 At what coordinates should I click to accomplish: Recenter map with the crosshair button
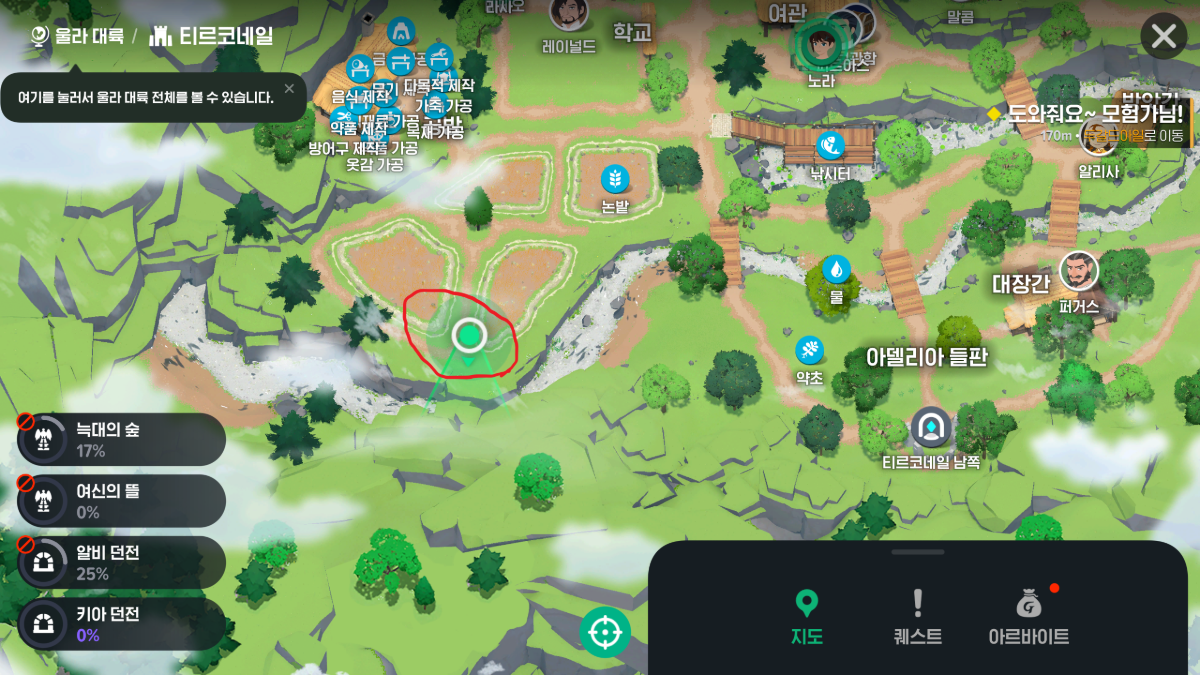coord(605,632)
